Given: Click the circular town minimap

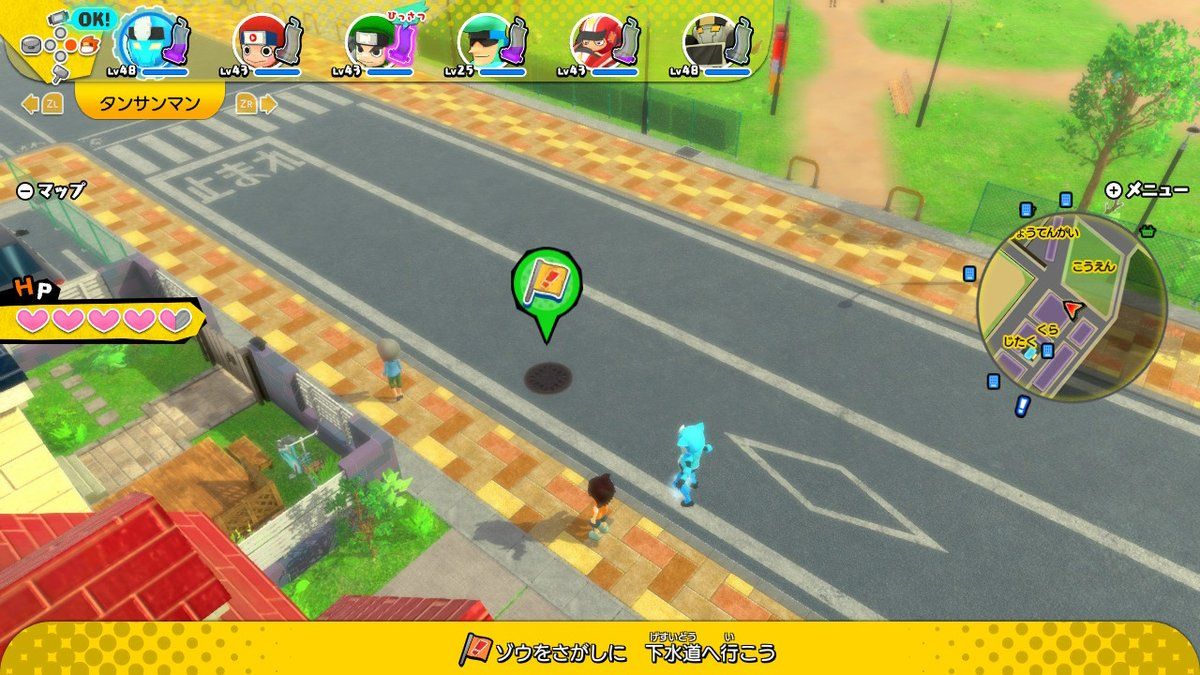Looking at the screenshot, I should tap(1071, 305).
